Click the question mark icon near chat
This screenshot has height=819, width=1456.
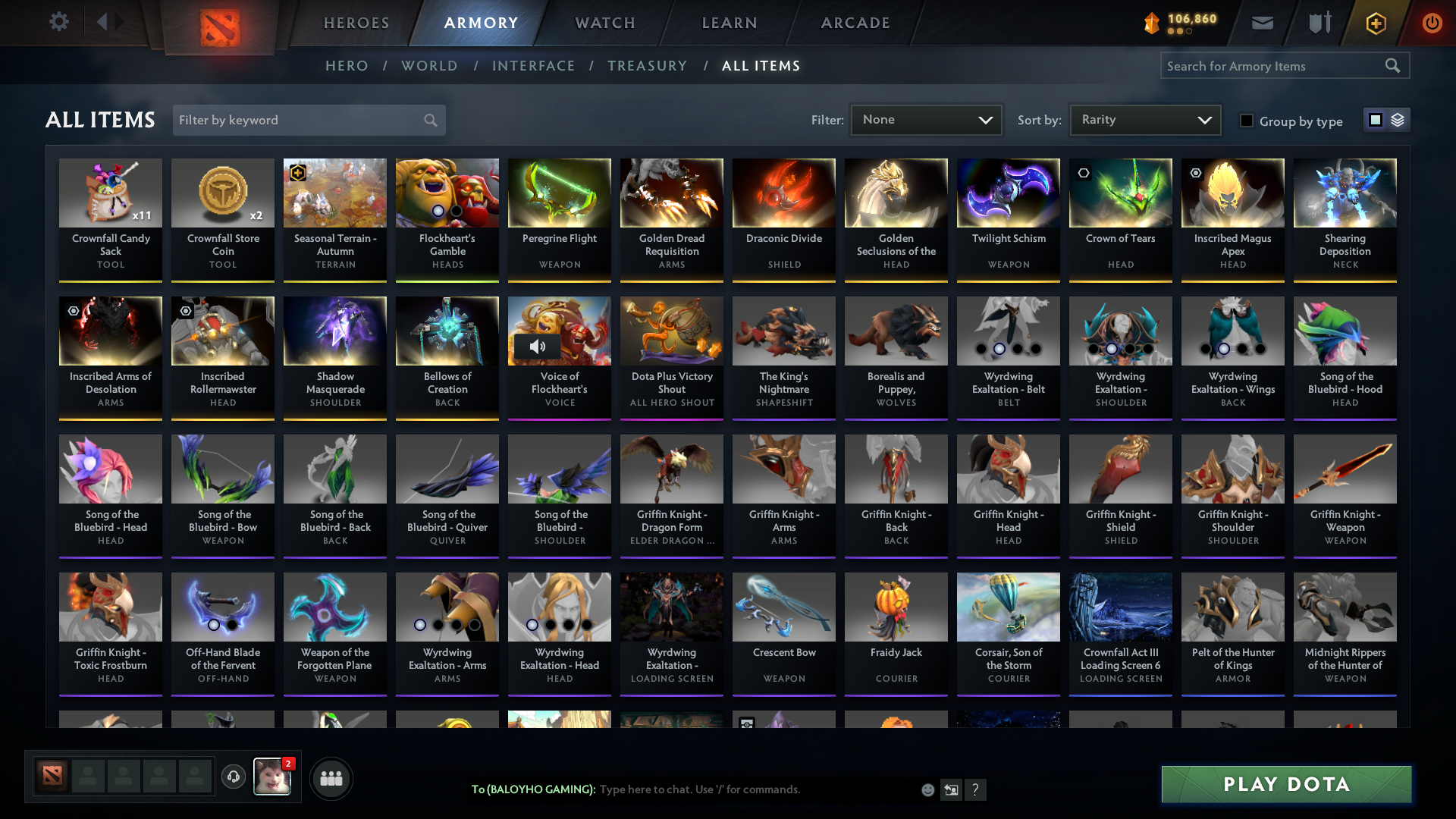point(976,790)
